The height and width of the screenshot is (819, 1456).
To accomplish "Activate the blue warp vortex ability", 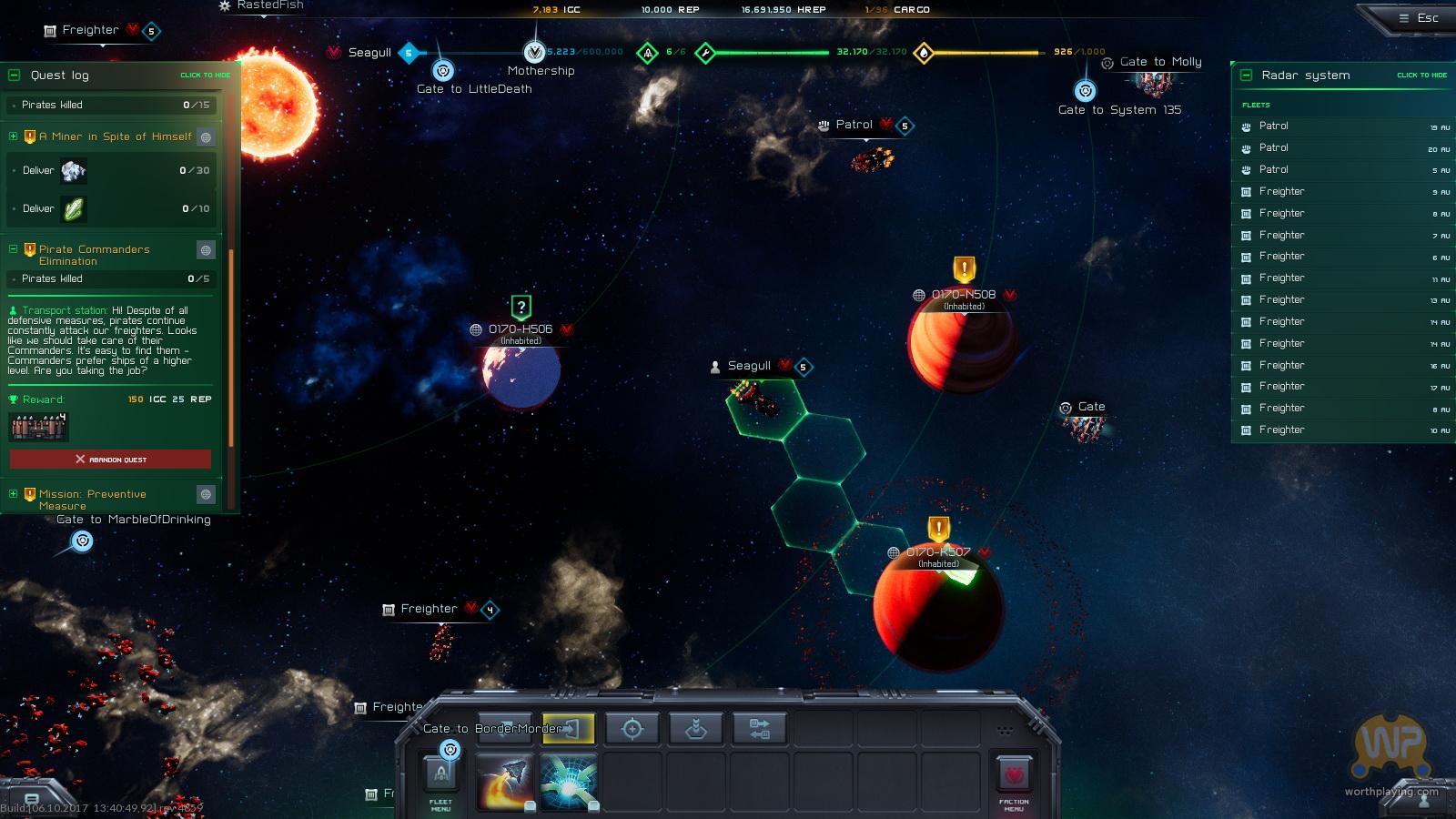I will tap(569, 782).
